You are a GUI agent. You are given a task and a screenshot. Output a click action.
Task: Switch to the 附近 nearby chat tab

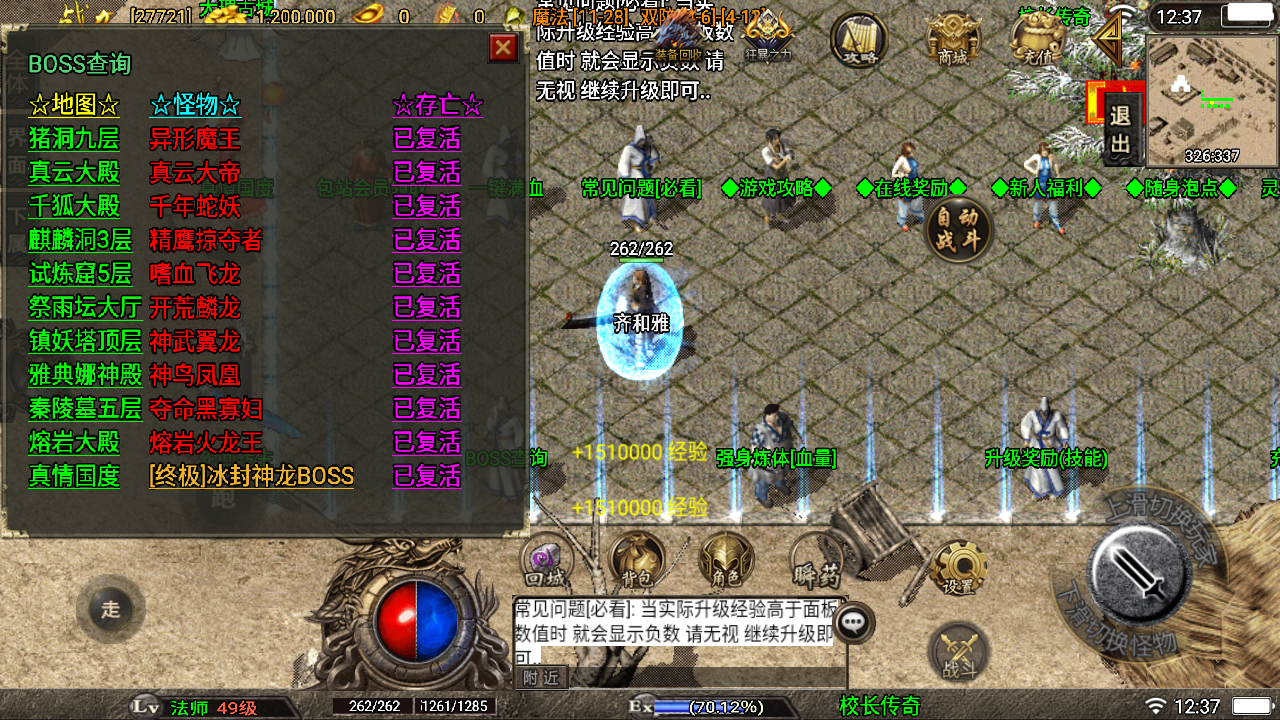tap(541, 678)
